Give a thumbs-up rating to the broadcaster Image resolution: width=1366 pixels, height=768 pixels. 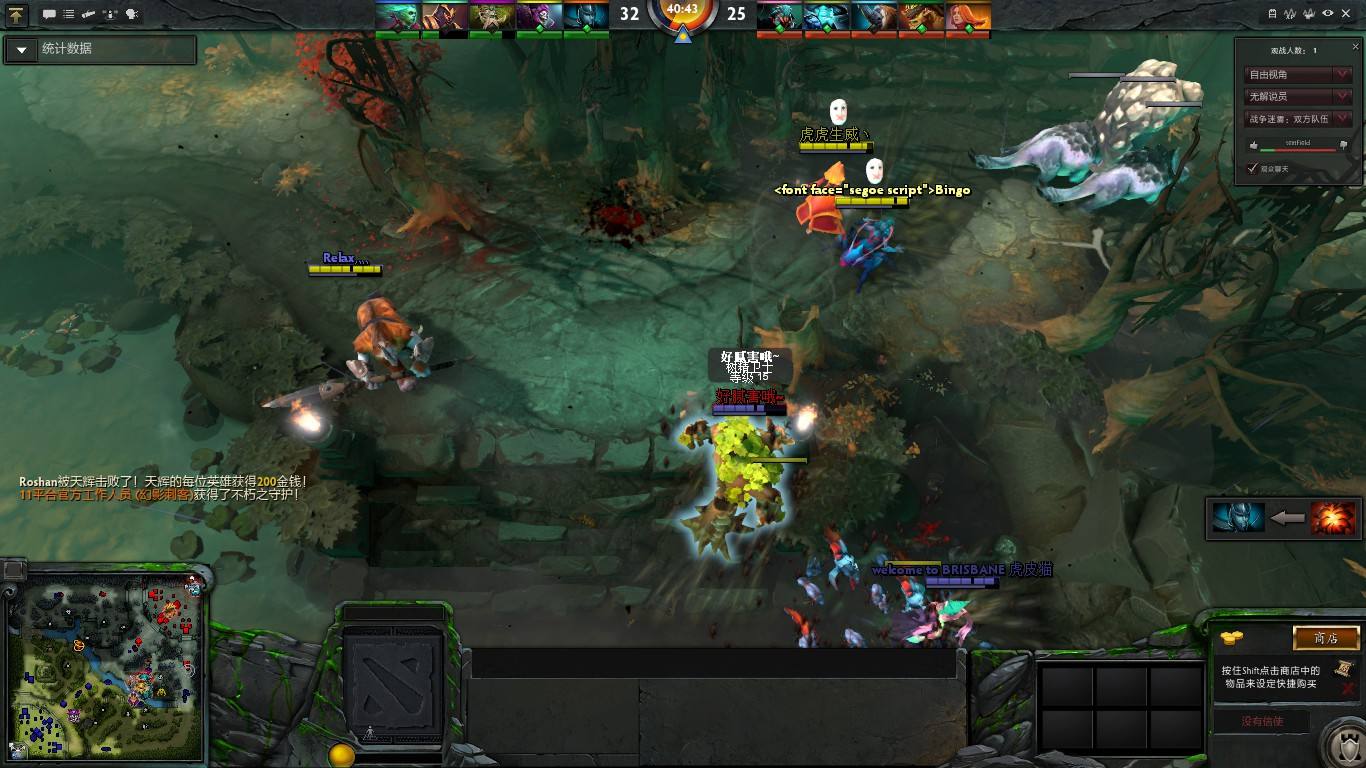1253,144
